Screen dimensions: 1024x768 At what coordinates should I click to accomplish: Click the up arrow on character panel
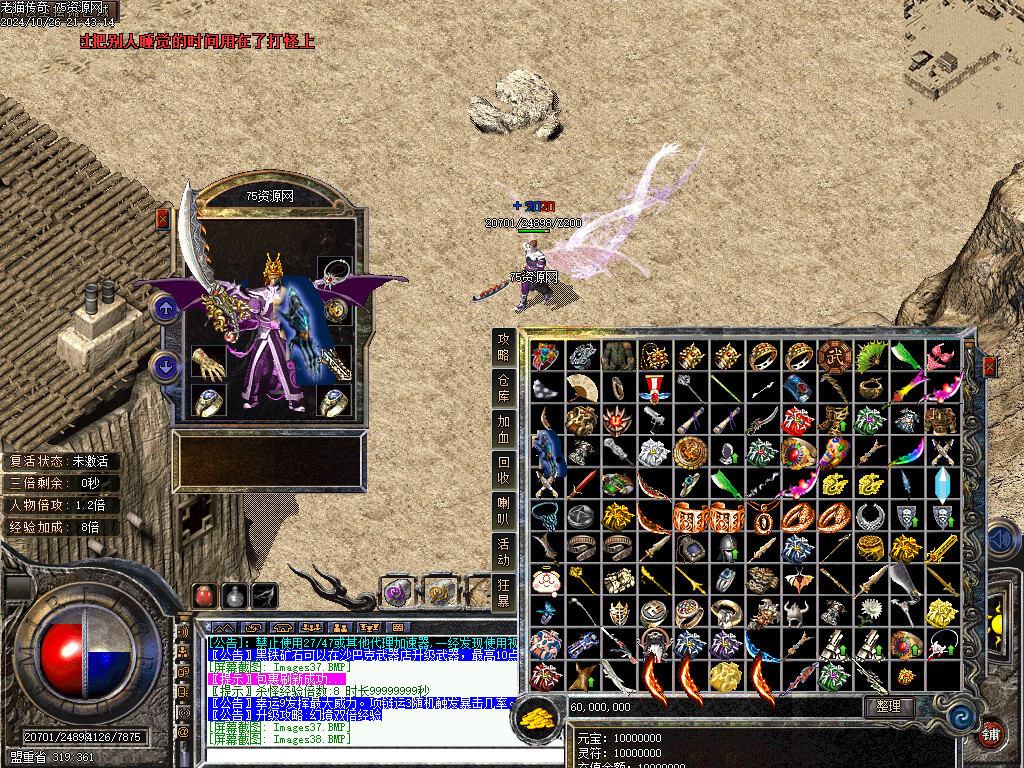click(165, 307)
